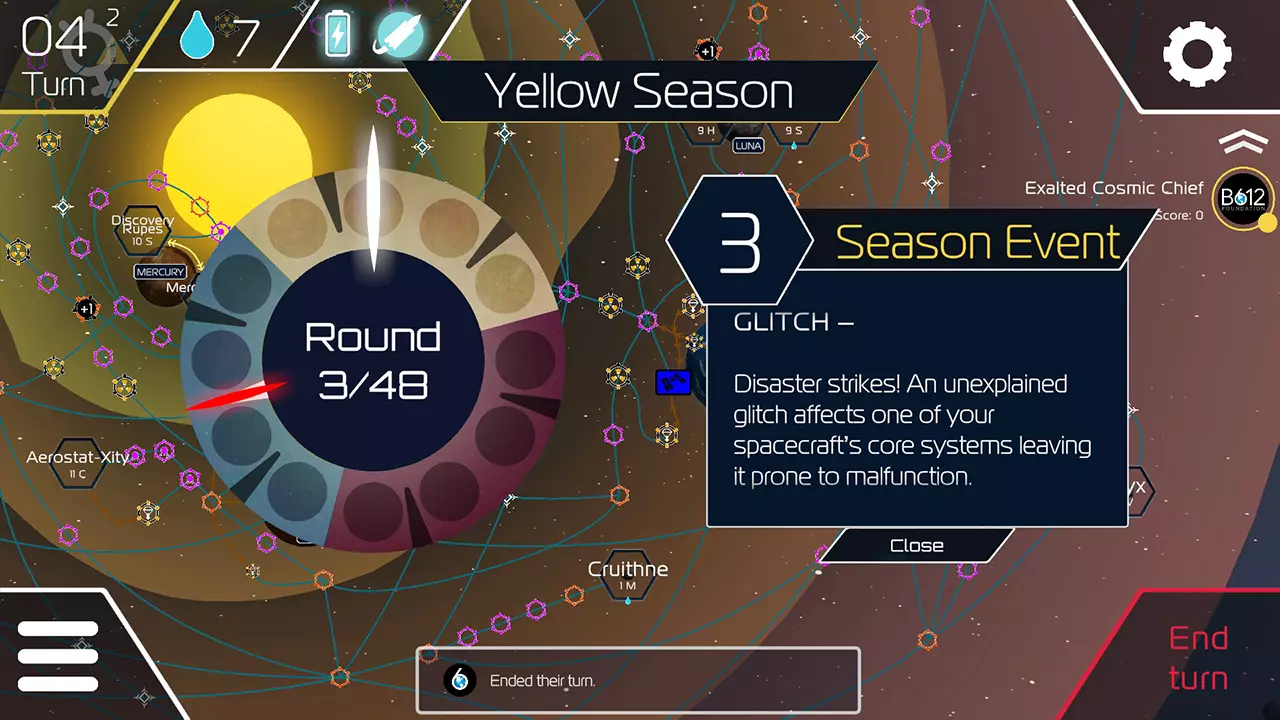
Task: Open the gear settings menu
Action: [x=1197, y=53]
